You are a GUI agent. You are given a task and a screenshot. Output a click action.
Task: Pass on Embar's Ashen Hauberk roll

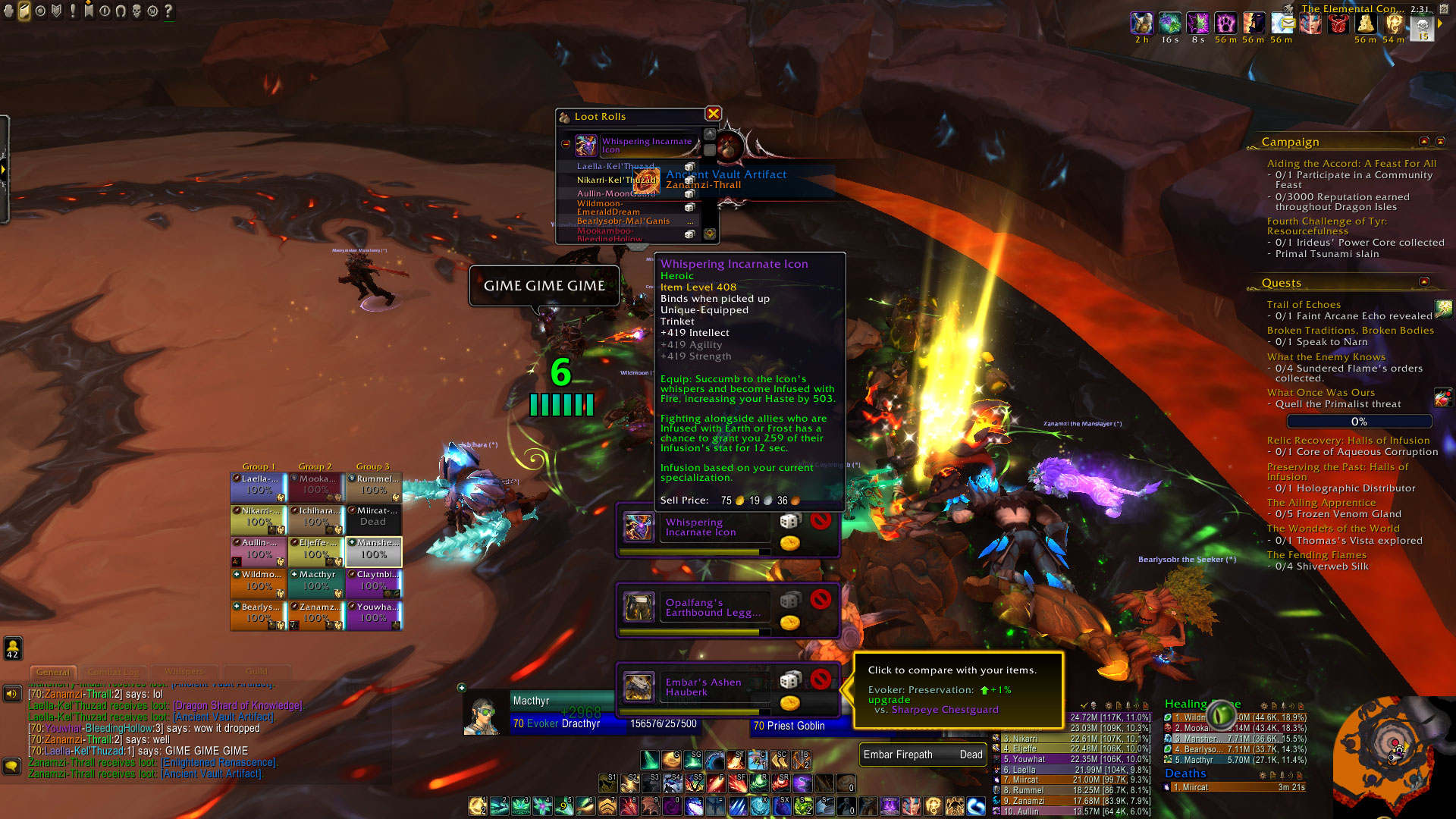click(820, 679)
